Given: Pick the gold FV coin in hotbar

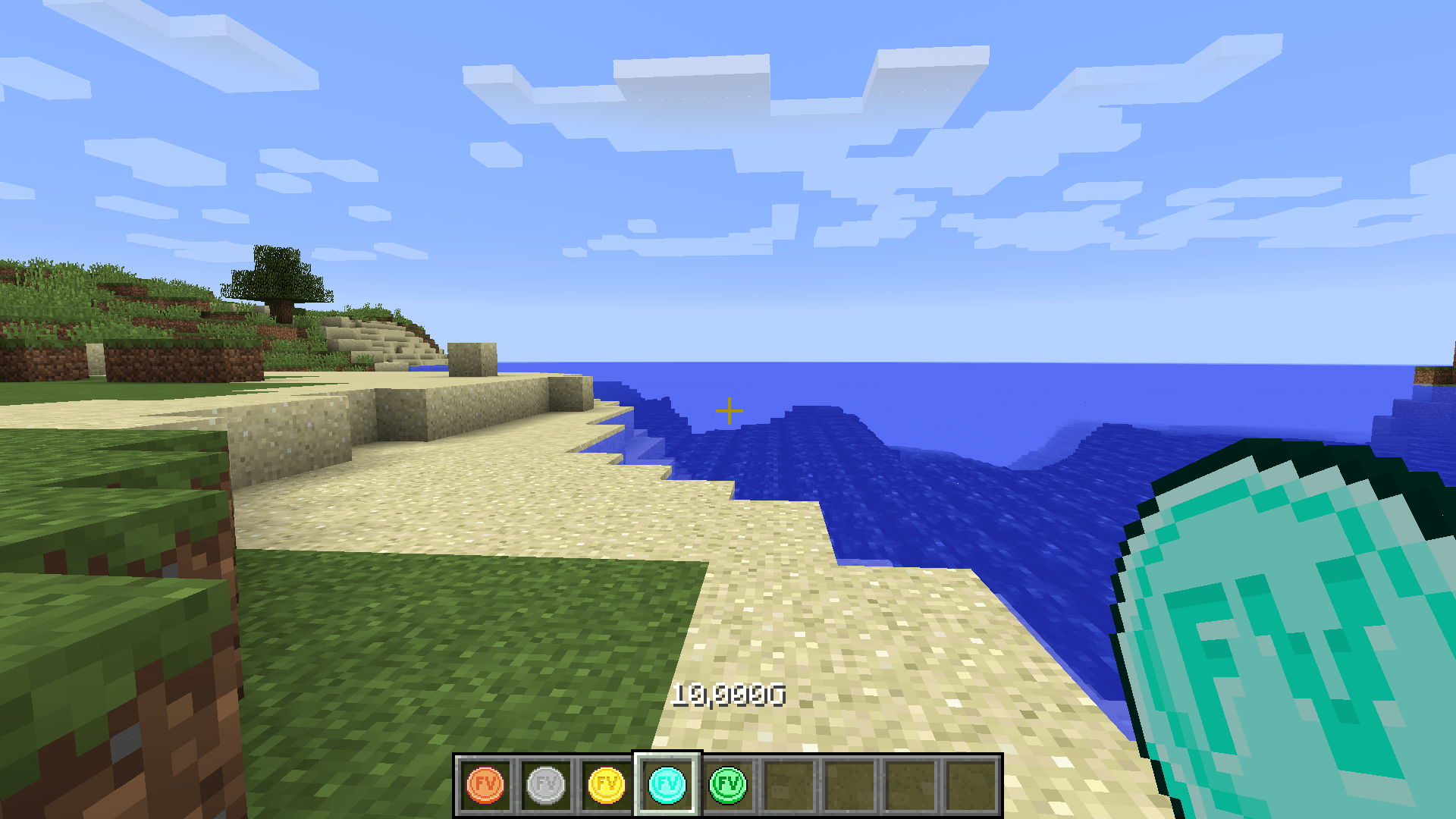Looking at the screenshot, I should (607, 785).
